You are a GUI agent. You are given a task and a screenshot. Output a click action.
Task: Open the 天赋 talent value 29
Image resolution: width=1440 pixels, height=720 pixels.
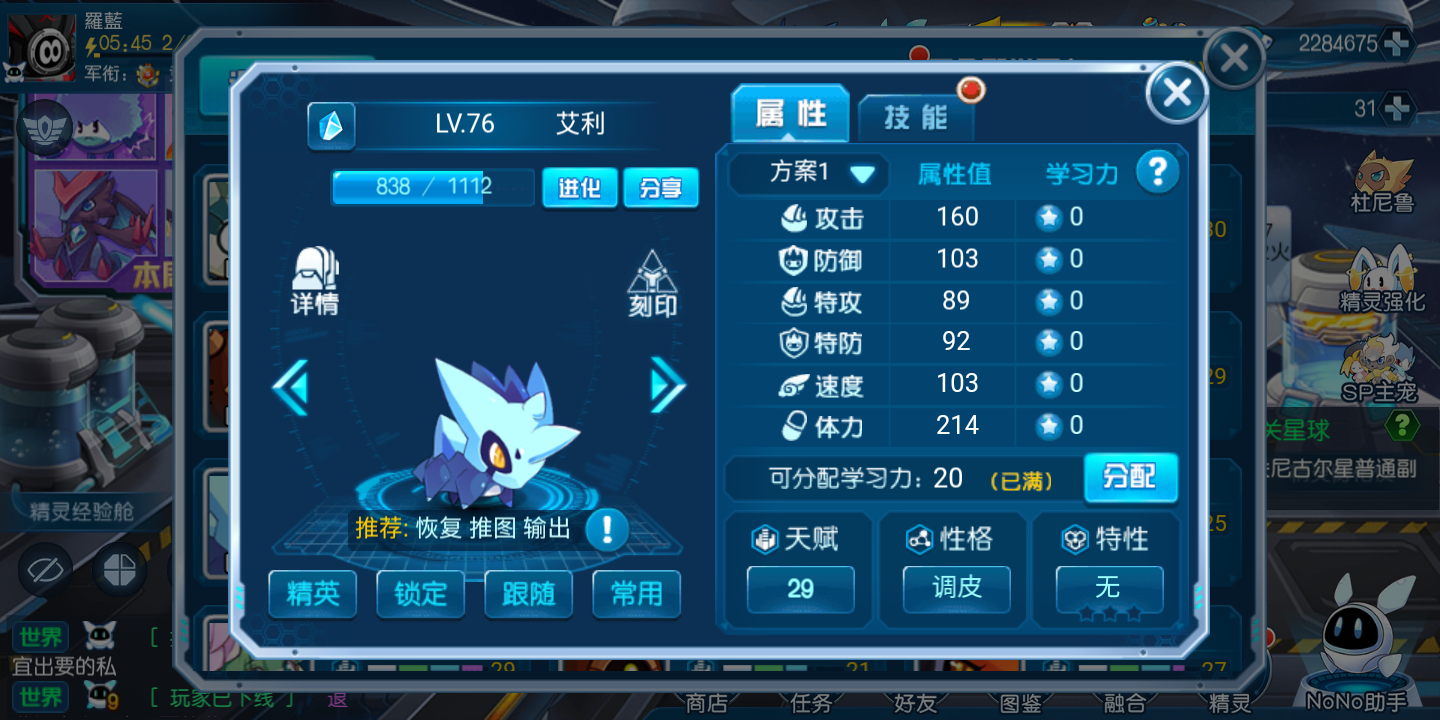[x=800, y=588]
